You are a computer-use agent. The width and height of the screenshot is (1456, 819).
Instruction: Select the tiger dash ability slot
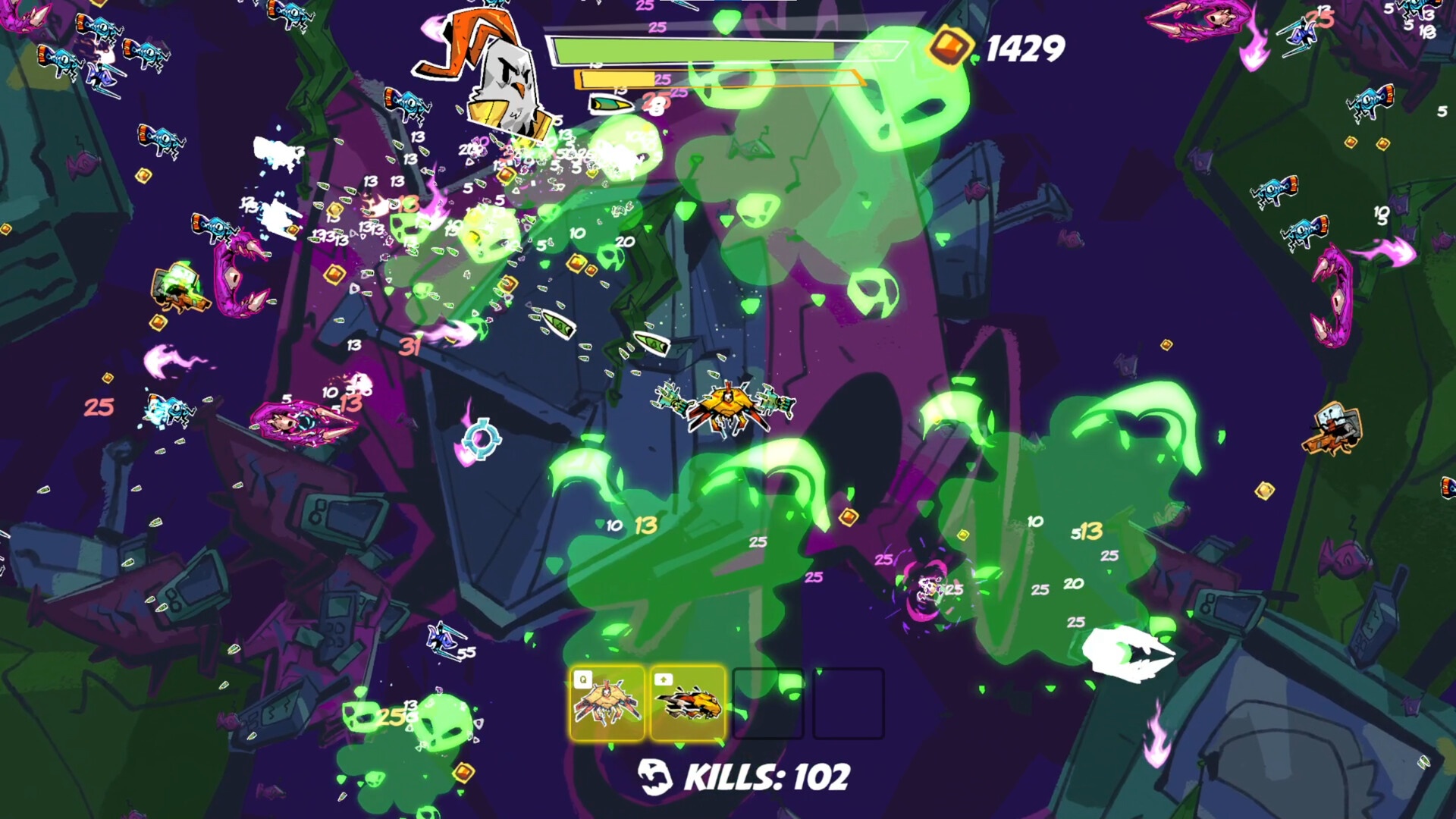[x=687, y=703]
